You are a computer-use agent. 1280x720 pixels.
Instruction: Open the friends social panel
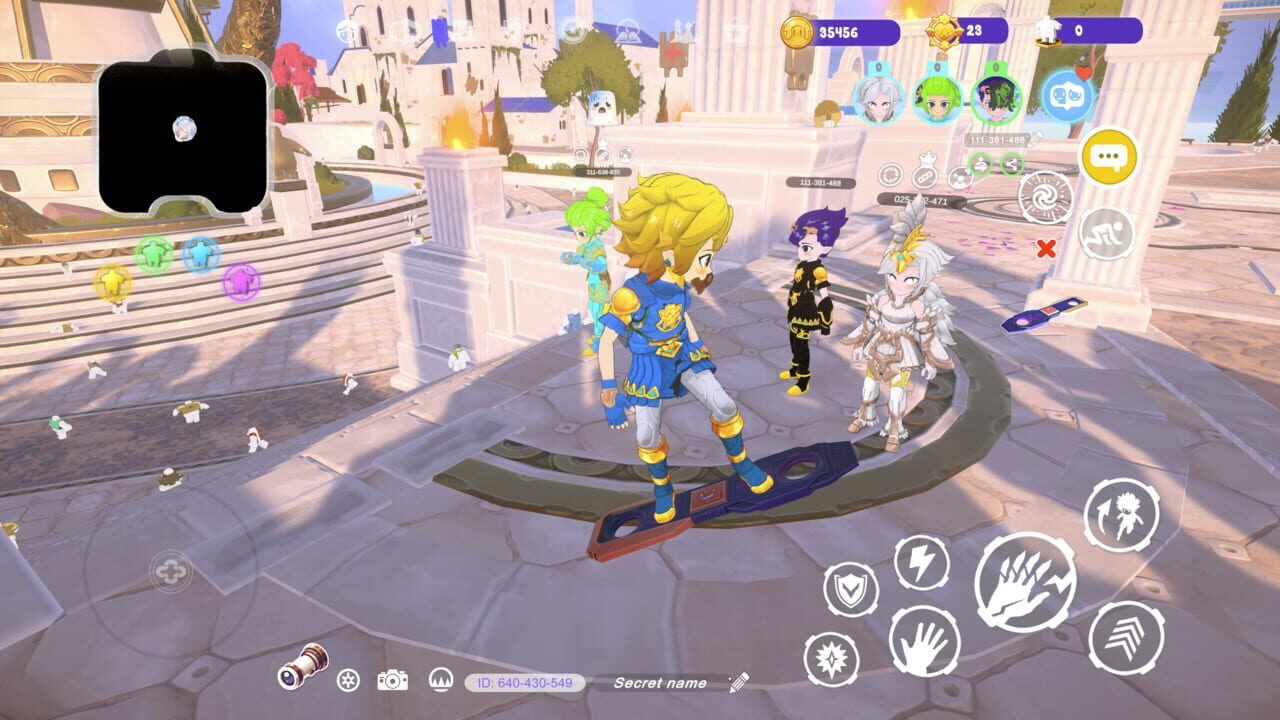pos(1064,95)
